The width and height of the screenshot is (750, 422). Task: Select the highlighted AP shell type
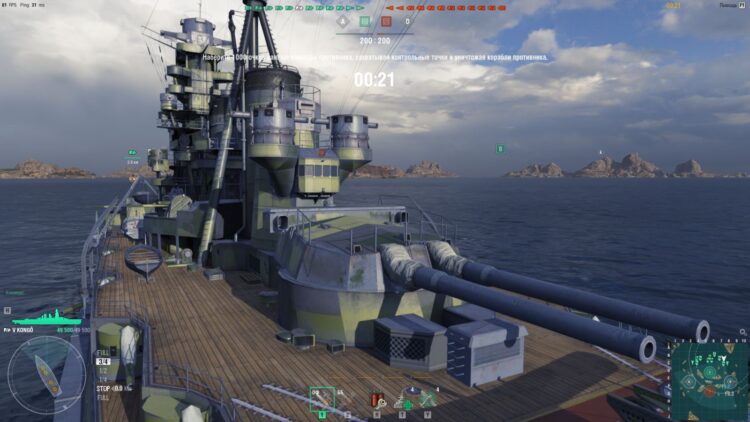pyautogui.click(x=321, y=398)
